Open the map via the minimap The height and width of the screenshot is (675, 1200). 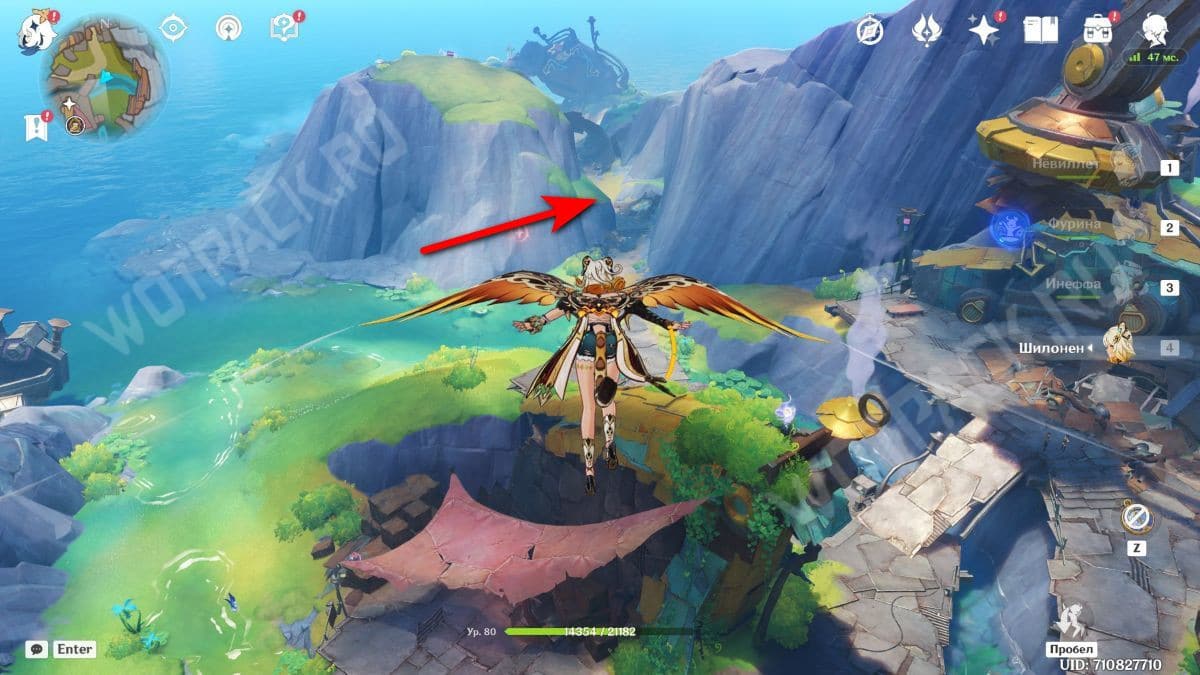(104, 78)
